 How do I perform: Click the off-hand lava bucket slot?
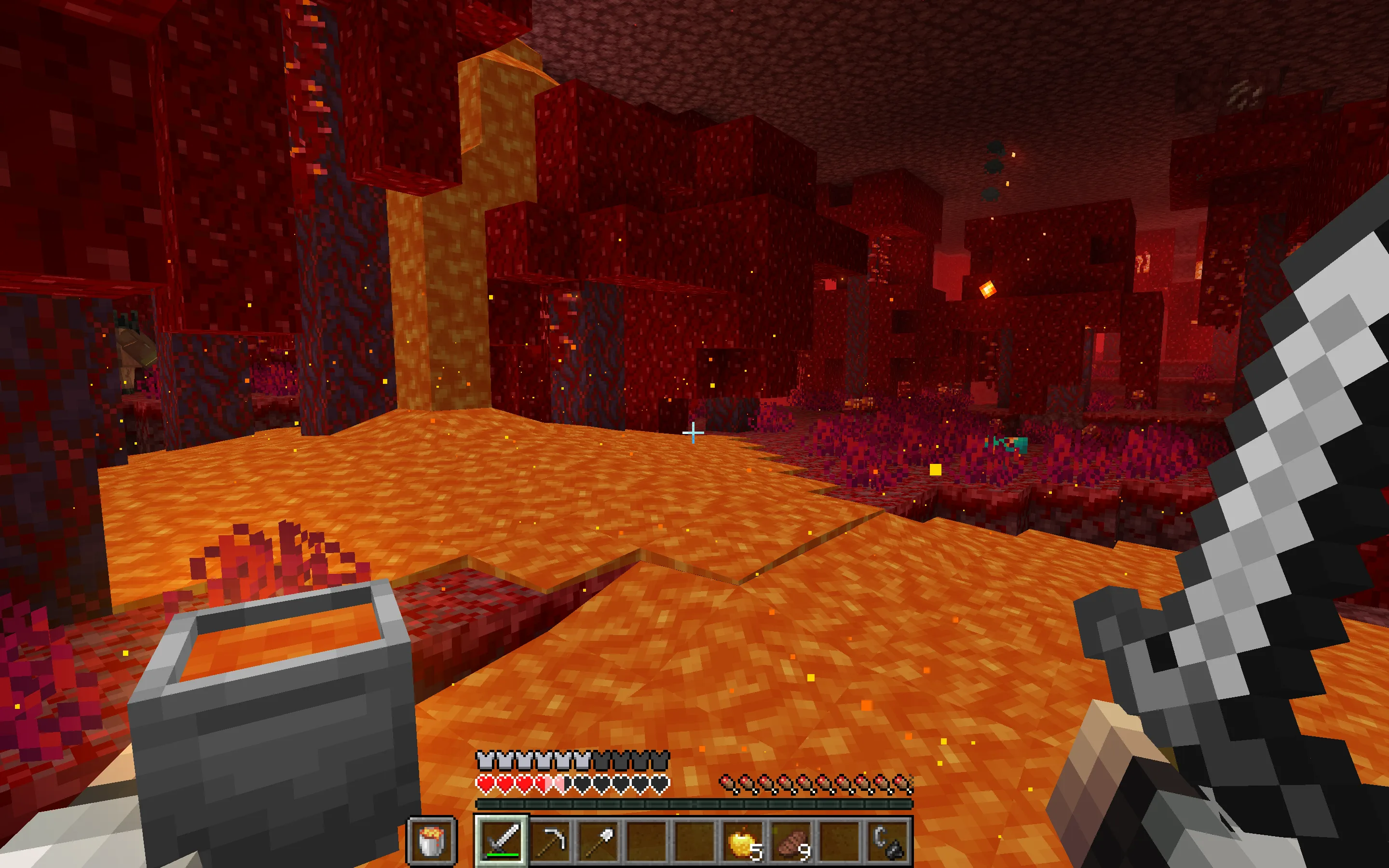point(432,841)
